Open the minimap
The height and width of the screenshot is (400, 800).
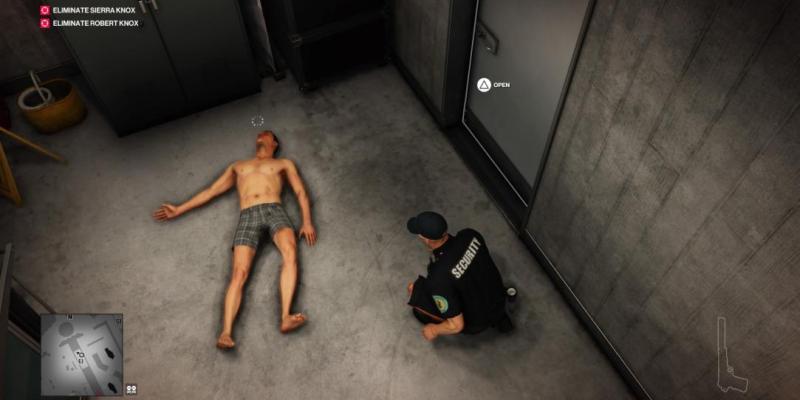[80, 354]
